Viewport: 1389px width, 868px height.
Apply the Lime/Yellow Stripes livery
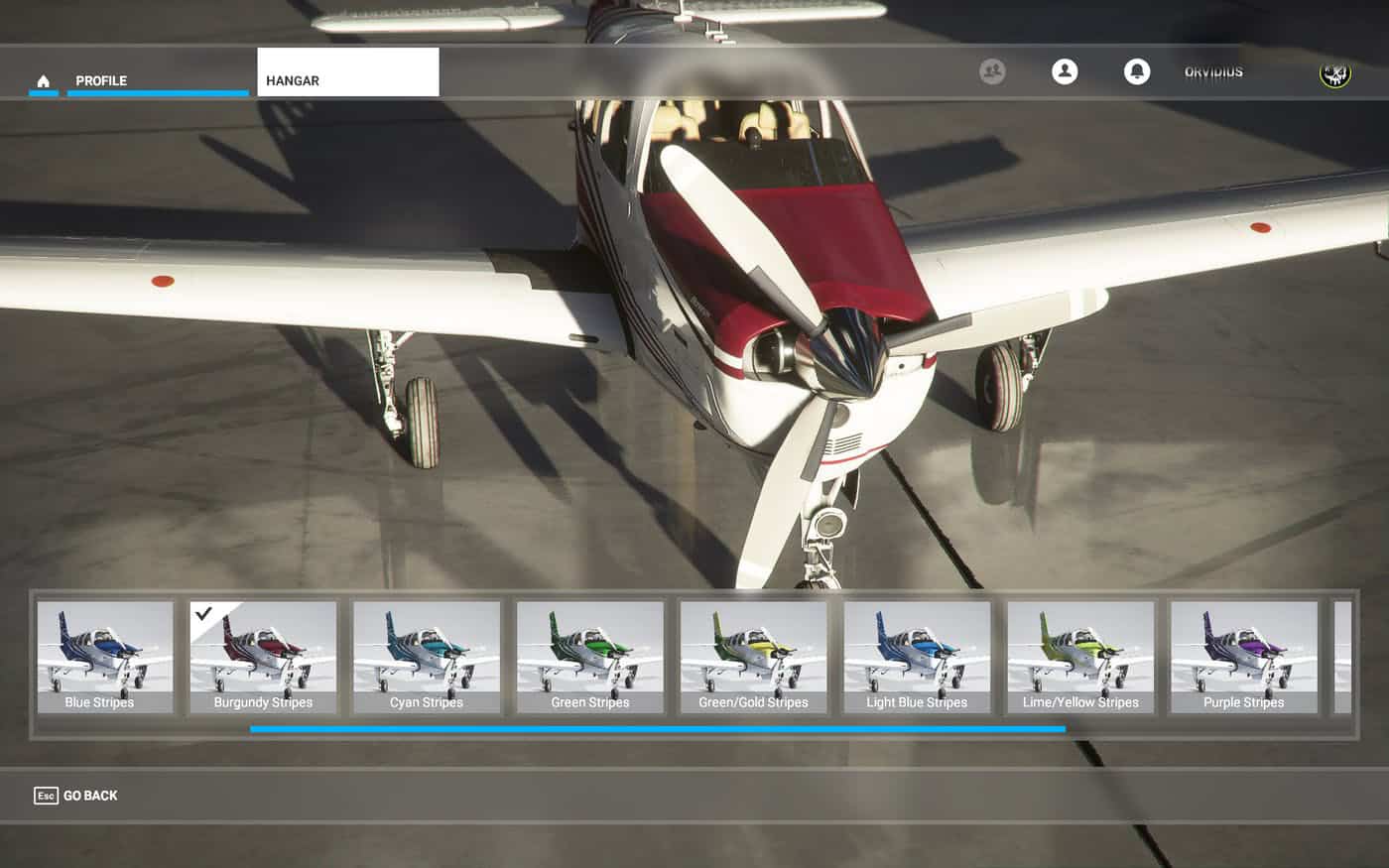(1080, 657)
